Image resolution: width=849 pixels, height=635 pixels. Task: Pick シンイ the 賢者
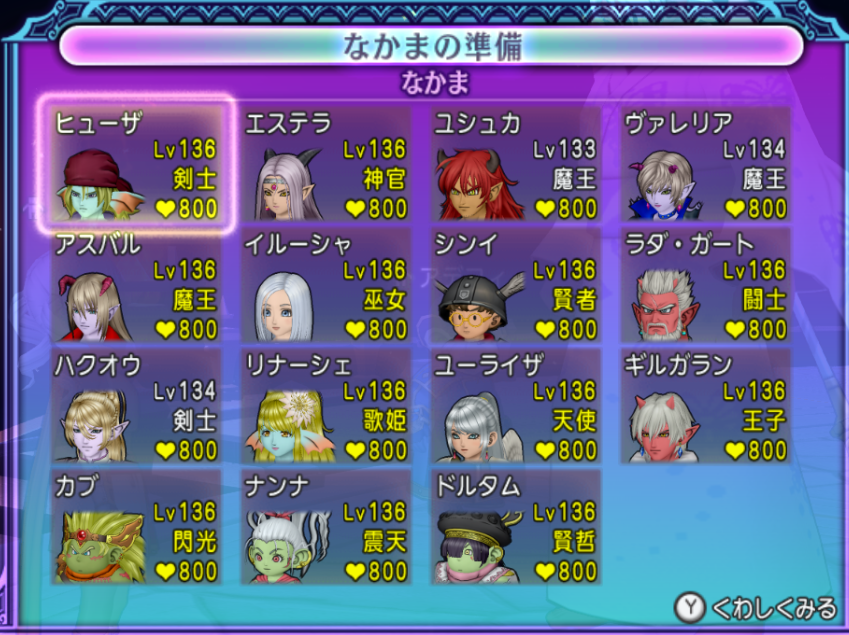pyautogui.click(x=516, y=285)
